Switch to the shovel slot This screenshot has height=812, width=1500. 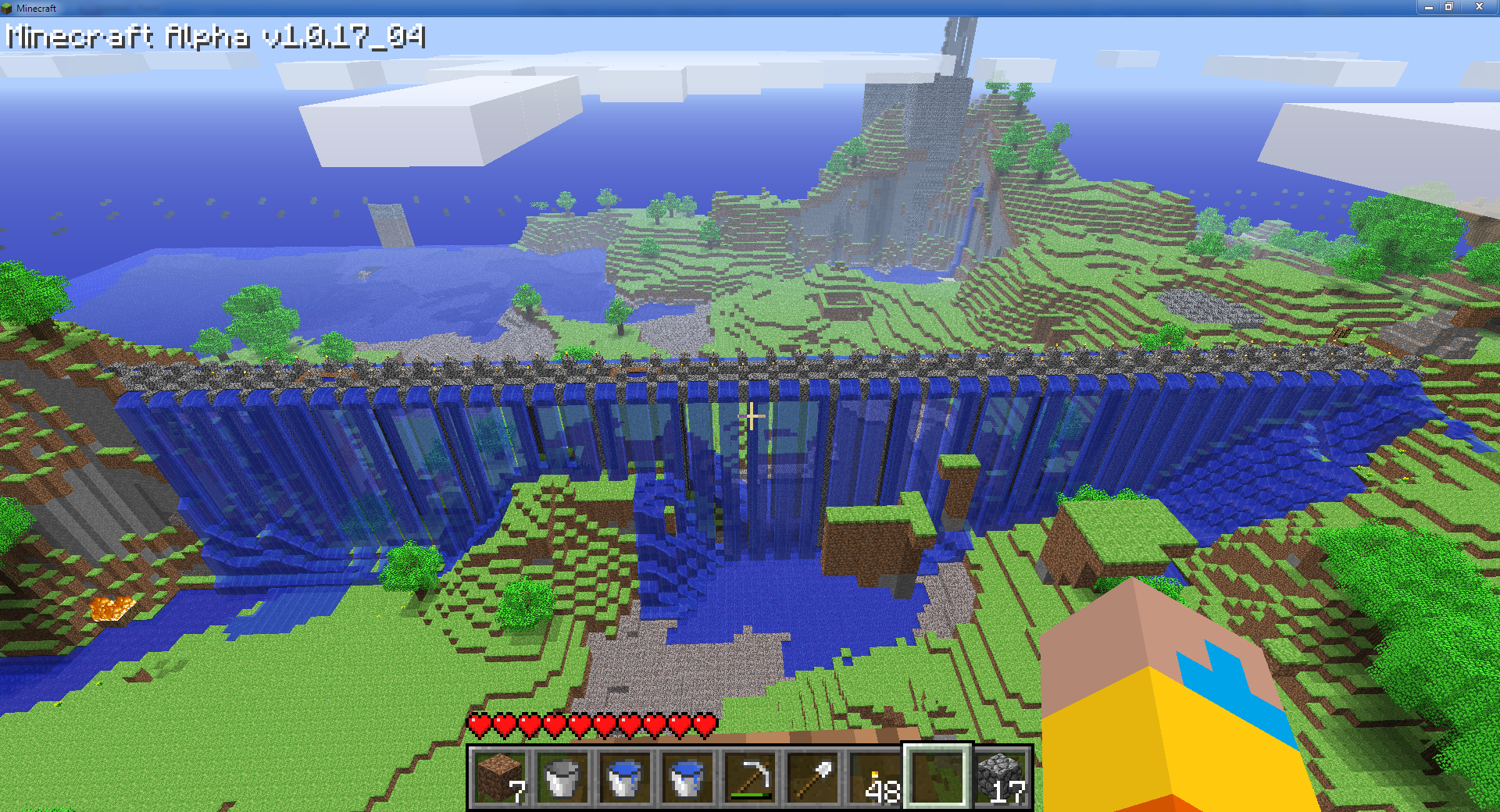[812, 778]
